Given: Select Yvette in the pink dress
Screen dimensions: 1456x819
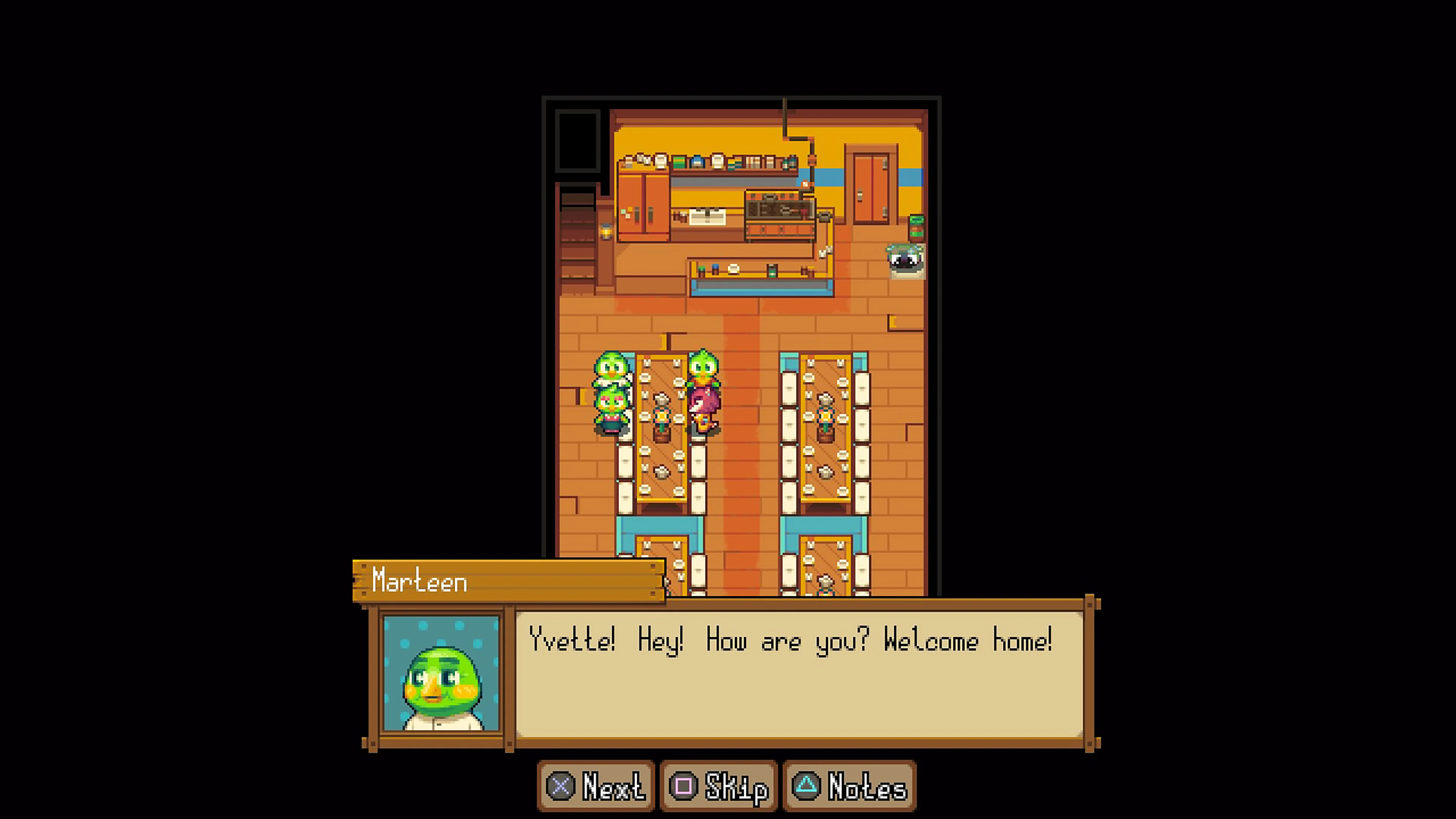Looking at the screenshot, I should click(704, 395).
